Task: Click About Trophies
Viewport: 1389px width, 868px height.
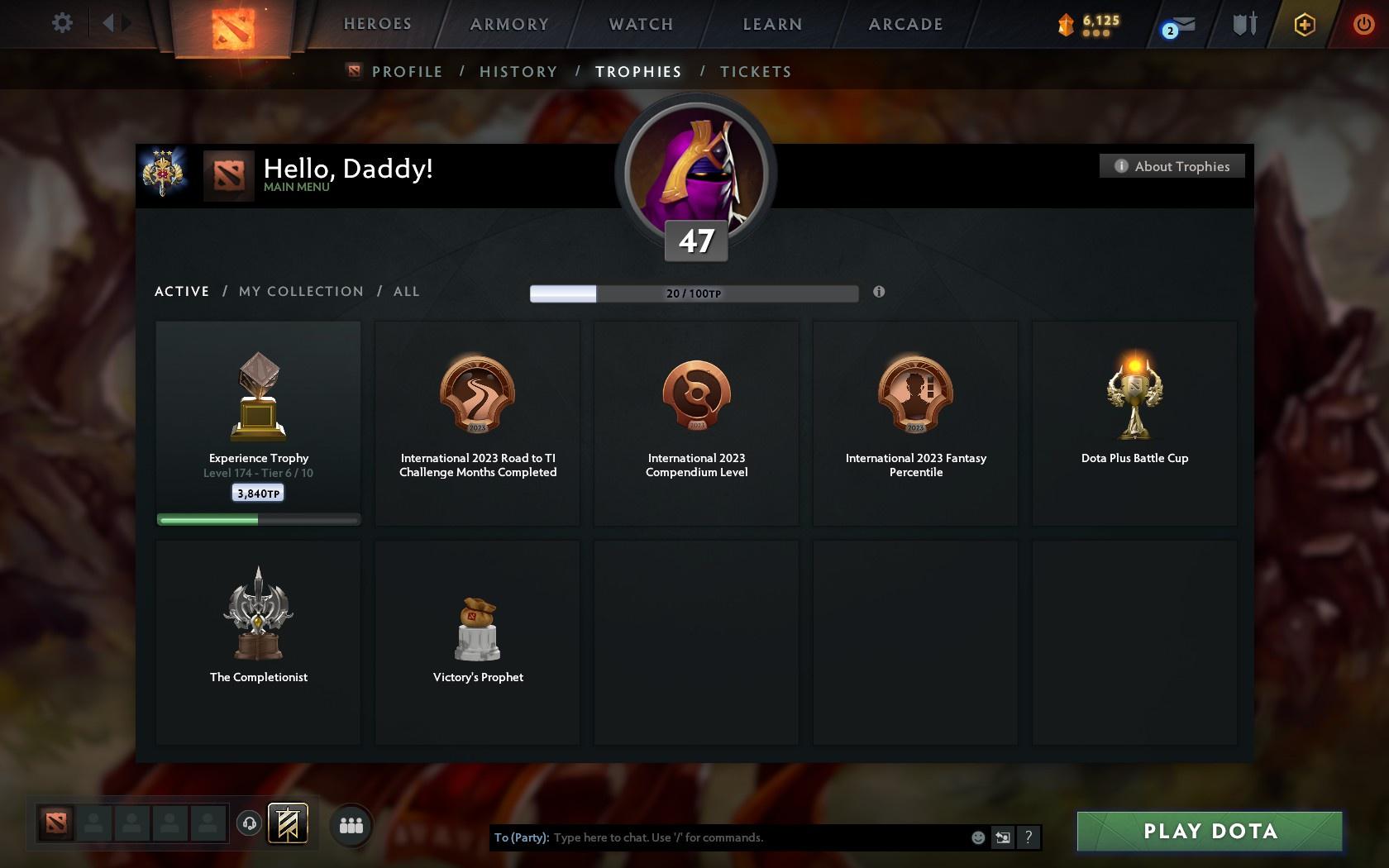Action: (x=1172, y=166)
